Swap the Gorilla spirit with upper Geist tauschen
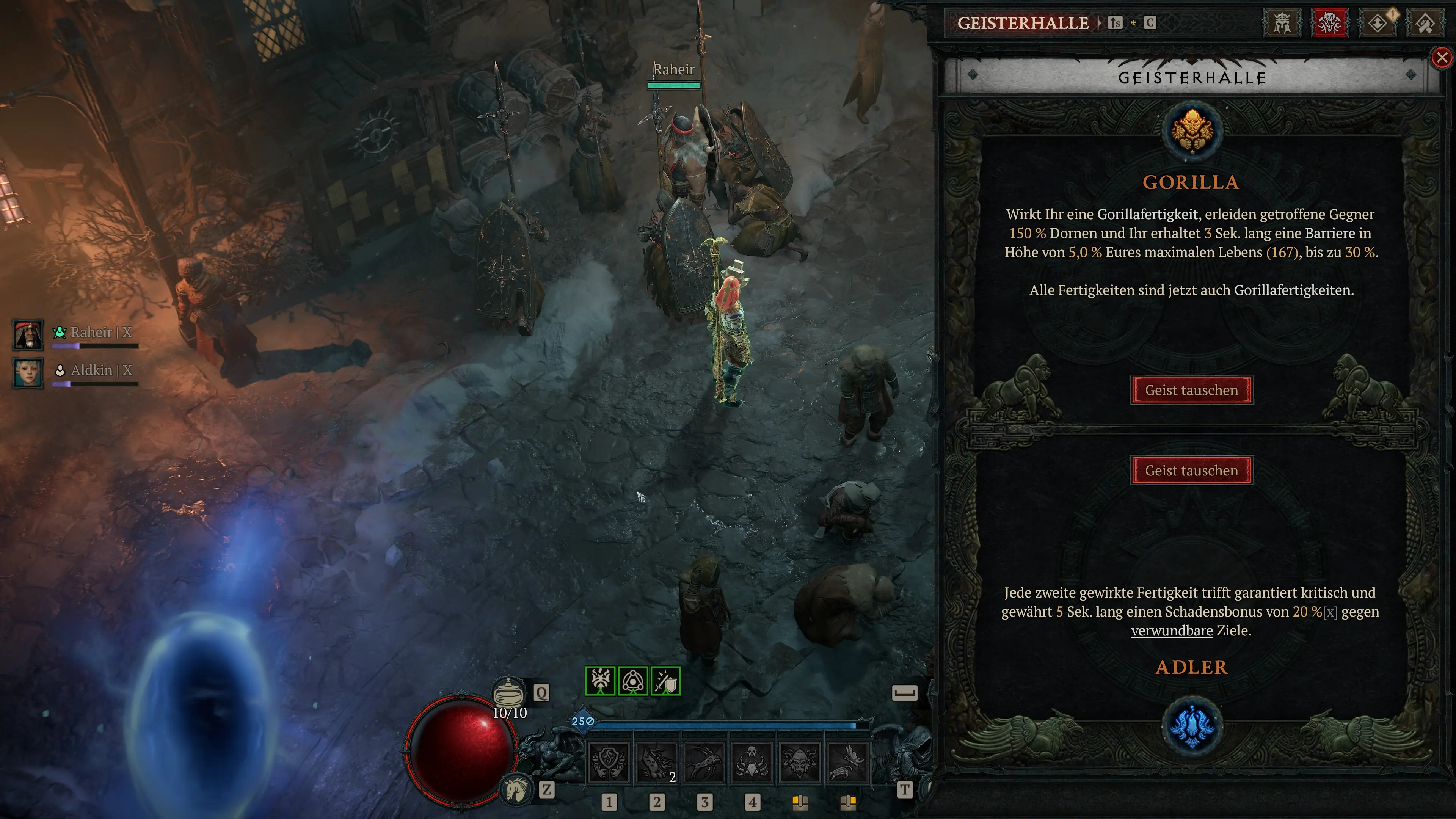The image size is (1456, 819). pos(1191,390)
